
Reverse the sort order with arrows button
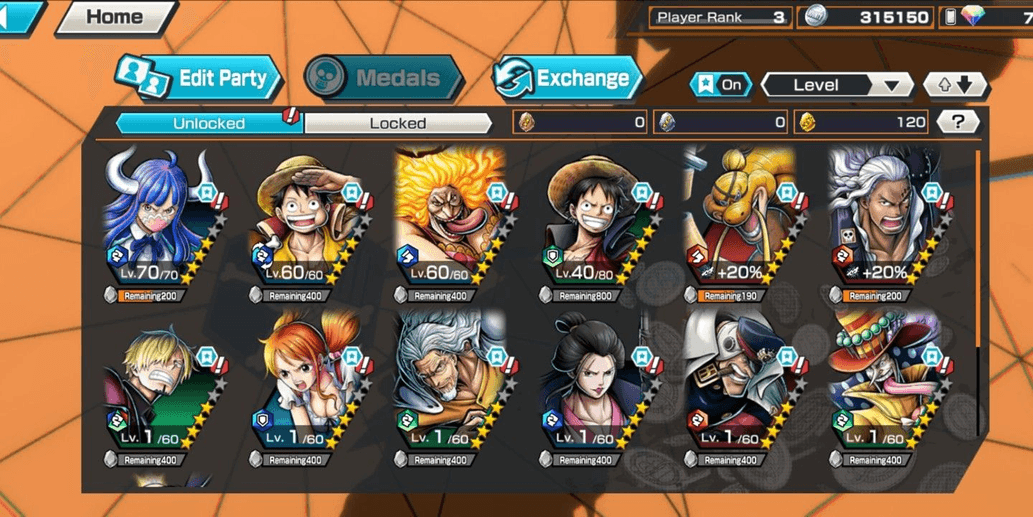pos(954,85)
